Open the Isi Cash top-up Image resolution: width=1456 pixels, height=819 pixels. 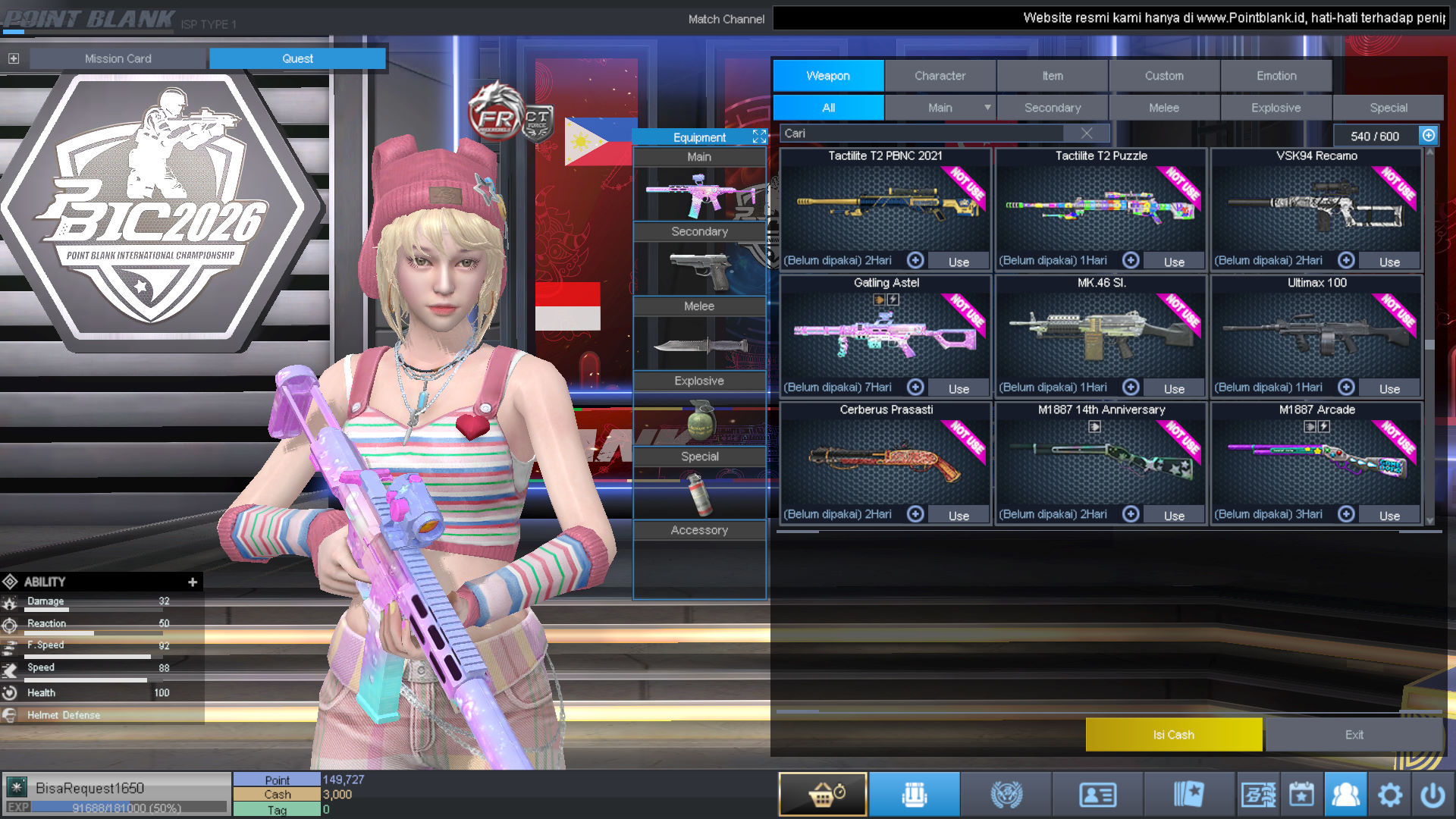point(1173,735)
